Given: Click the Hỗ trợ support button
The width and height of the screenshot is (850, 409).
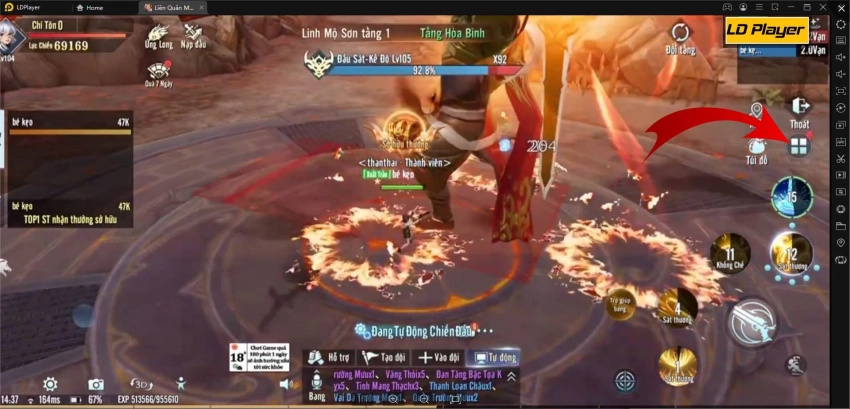Looking at the screenshot, I should tap(326, 357).
